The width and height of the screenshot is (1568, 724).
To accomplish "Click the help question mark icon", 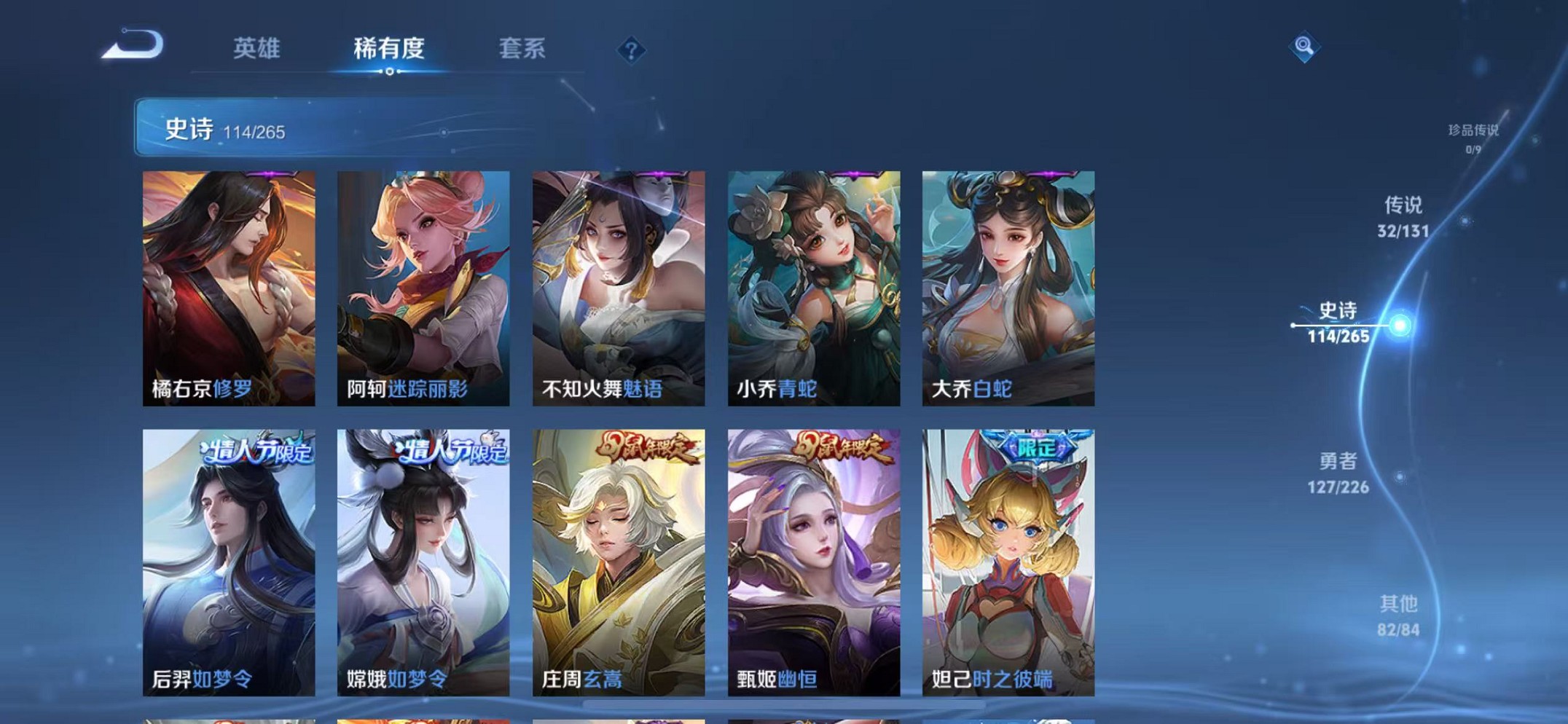I will (x=631, y=49).
